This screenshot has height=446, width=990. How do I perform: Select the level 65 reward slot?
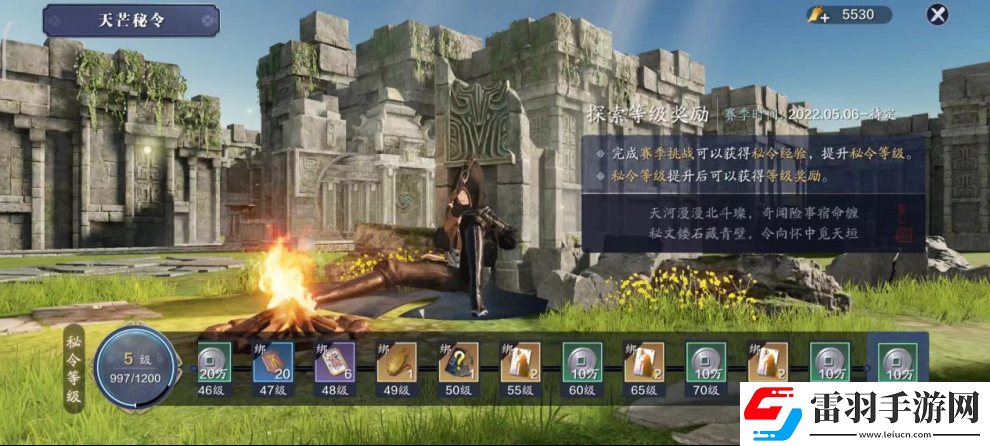pyautogui.click(x=643, y=362)
